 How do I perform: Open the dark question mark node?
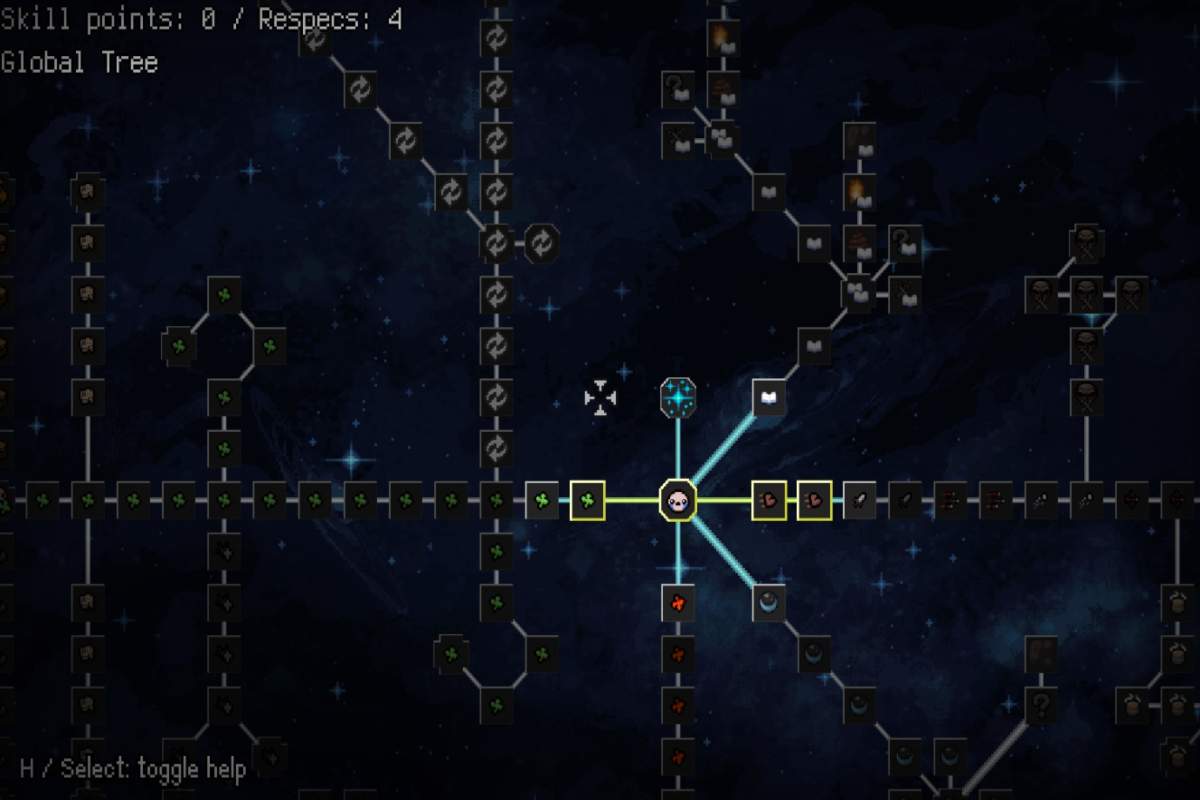click(x=1041, y=706)
